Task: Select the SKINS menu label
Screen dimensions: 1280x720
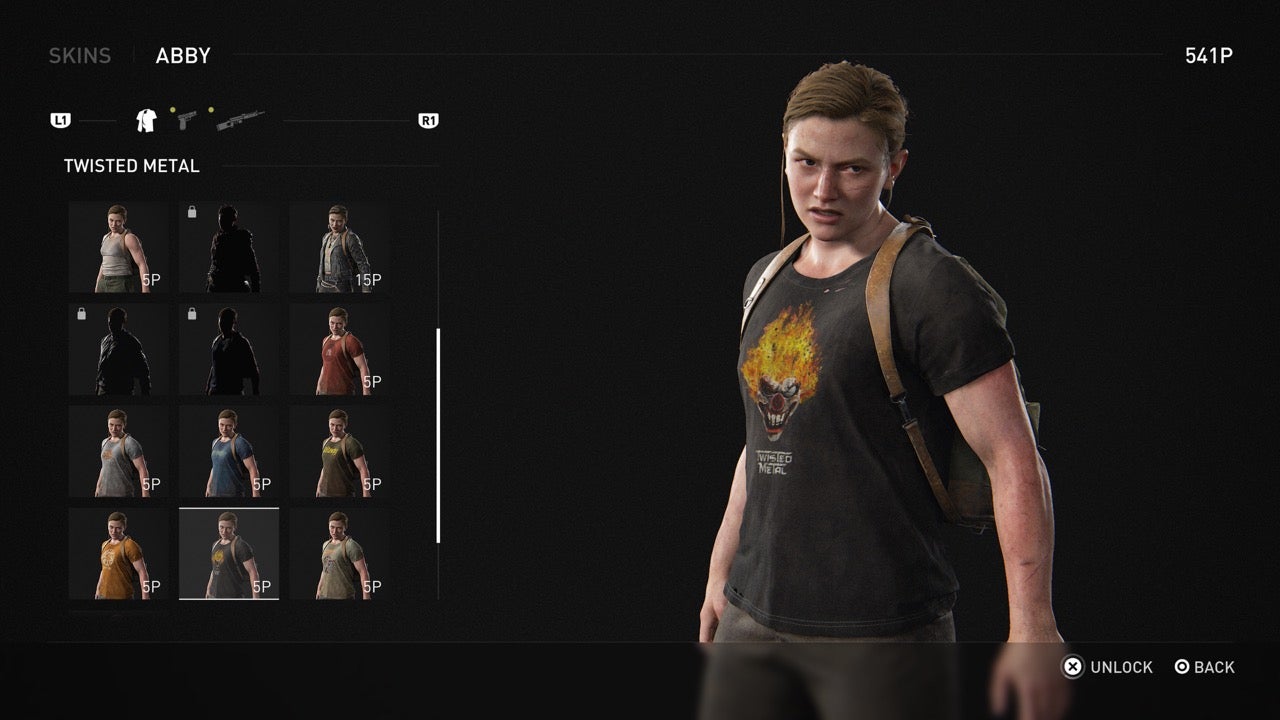Action: pos(79,55)
